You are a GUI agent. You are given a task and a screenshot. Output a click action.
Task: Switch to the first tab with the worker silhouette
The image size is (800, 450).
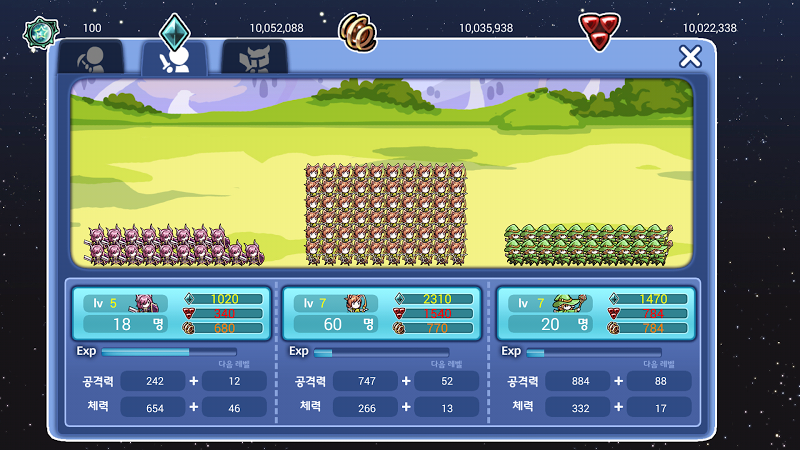coord(91,58)
